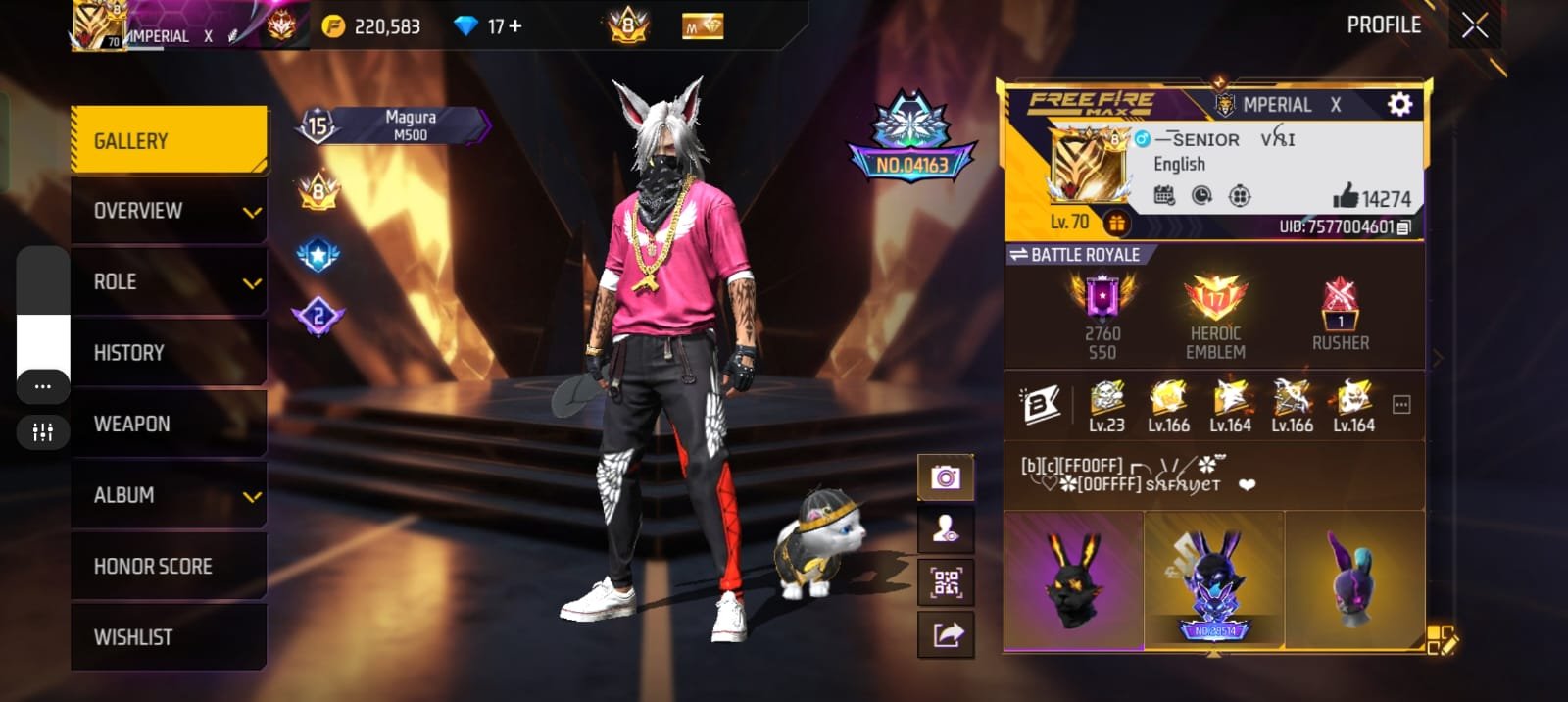This screenshot has width=1568, height=702.
Task: Open the Gallery tab
Action: (169, 140)
